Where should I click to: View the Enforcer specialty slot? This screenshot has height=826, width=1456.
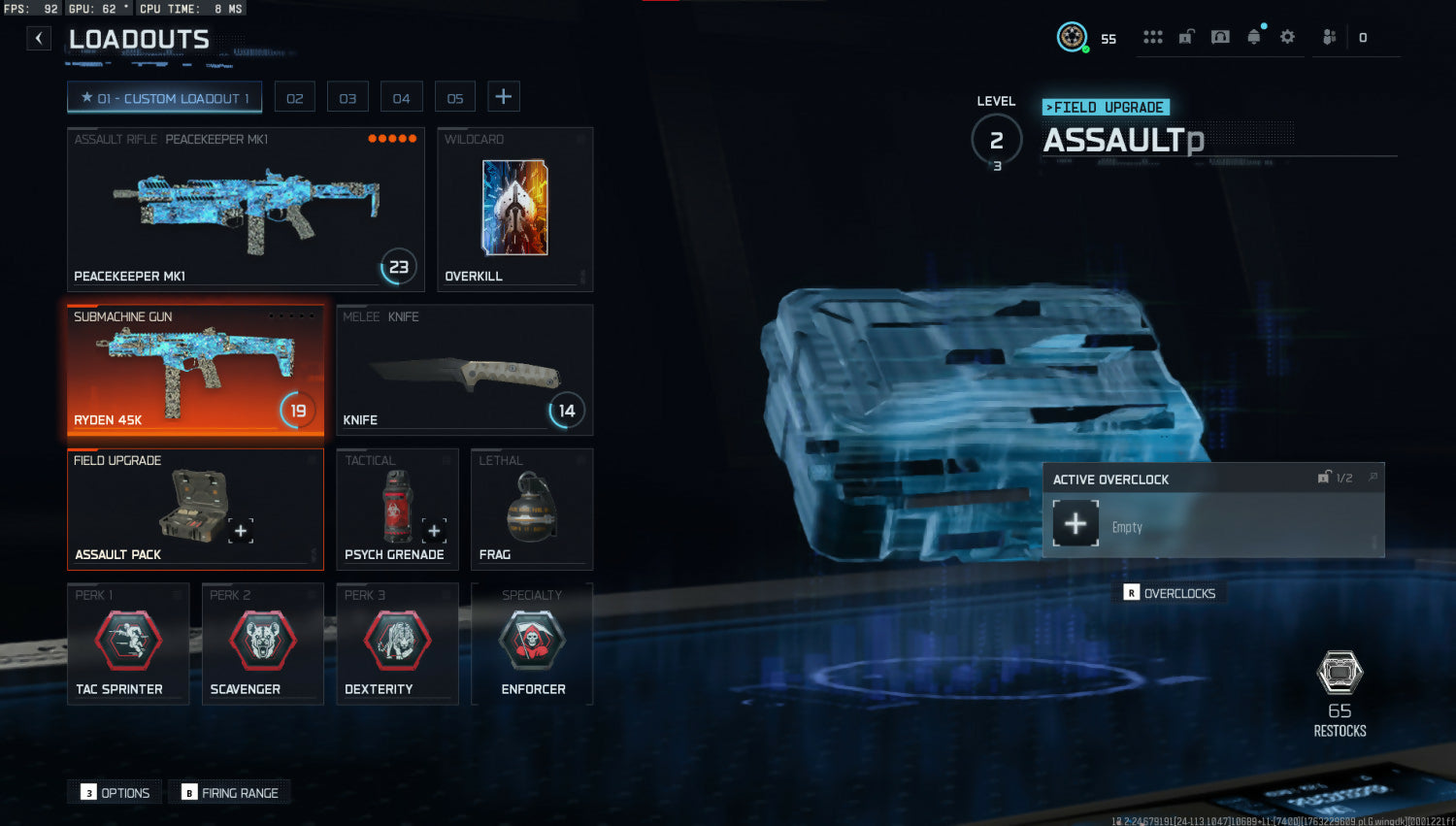532,644
